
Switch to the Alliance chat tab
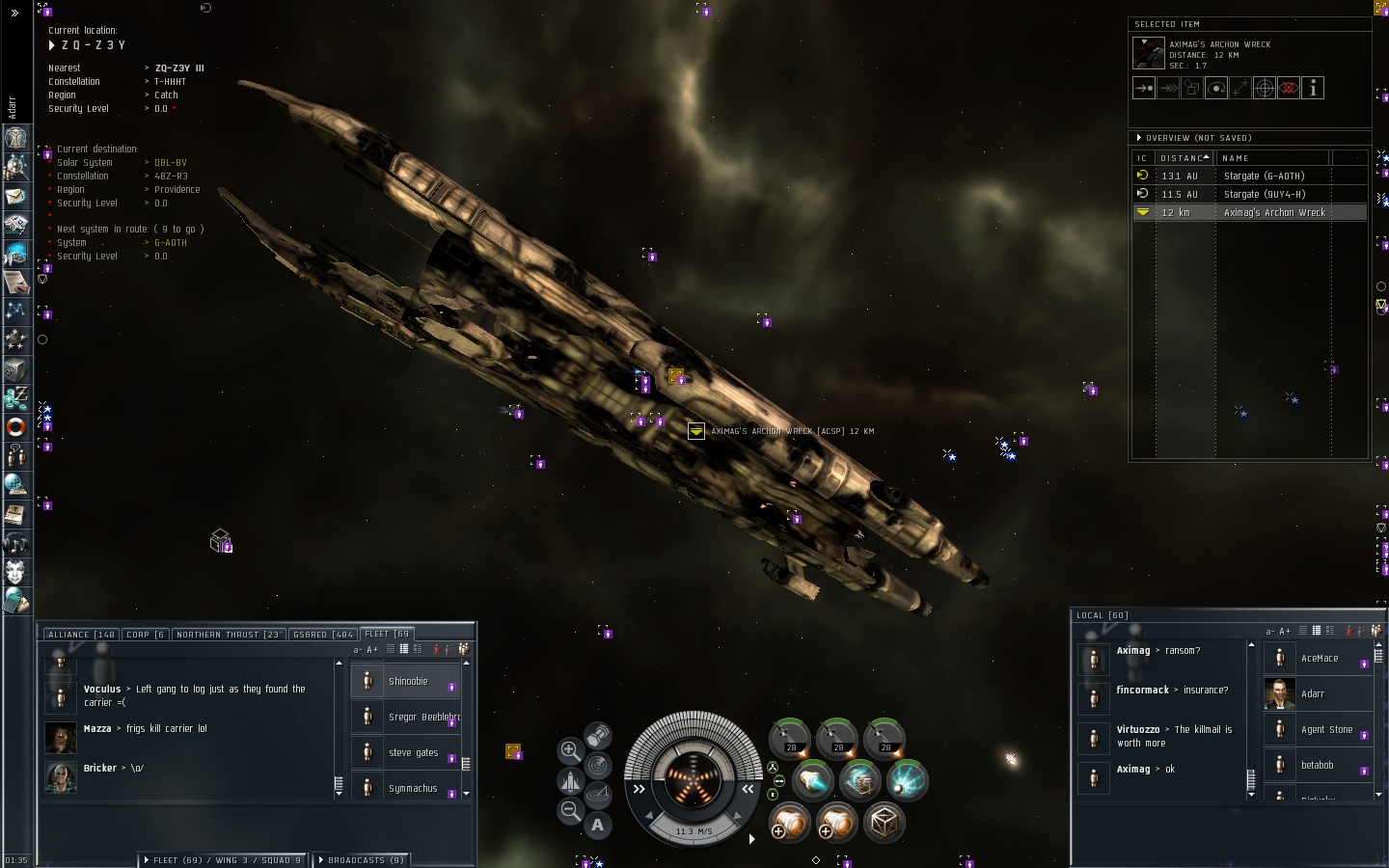(81, 635)
